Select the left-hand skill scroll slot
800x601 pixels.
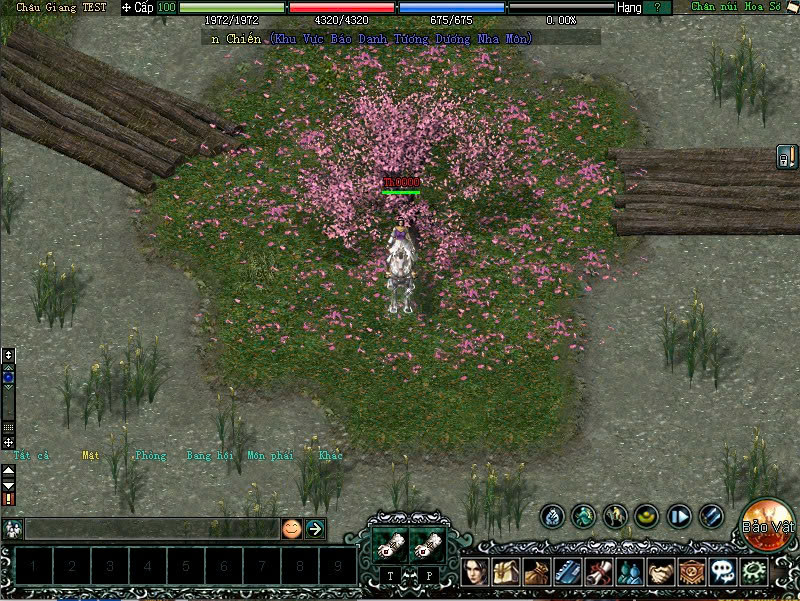pos(389,544)
